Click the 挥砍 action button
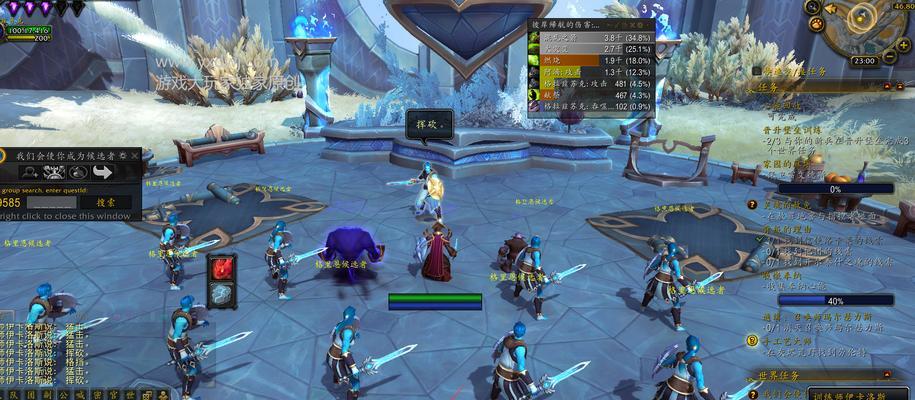 click(429, 125)
